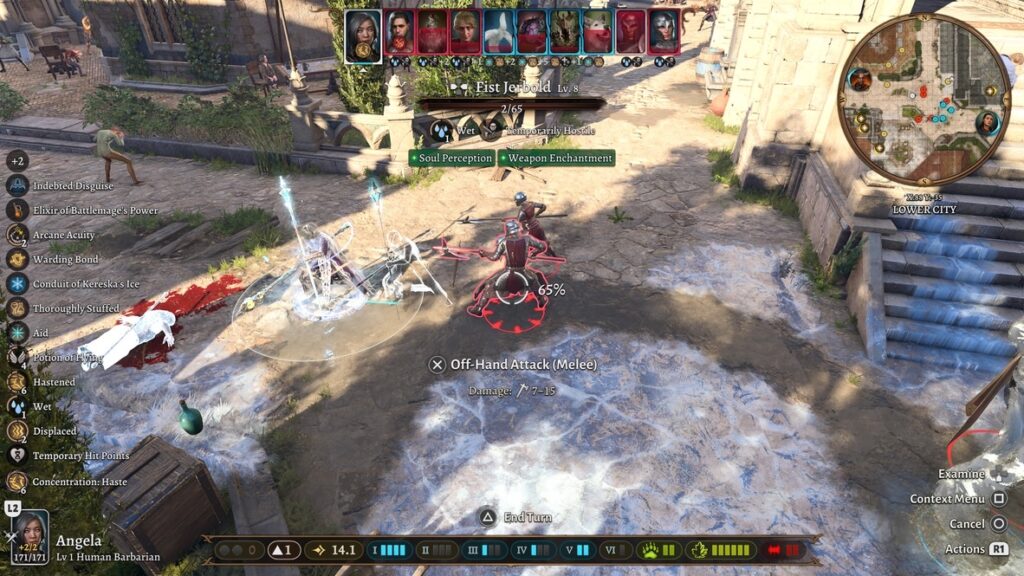Inspect the Conduit of Kereska's Ice status
This screenshot has height=576, width=1024.
coord(17,284)
